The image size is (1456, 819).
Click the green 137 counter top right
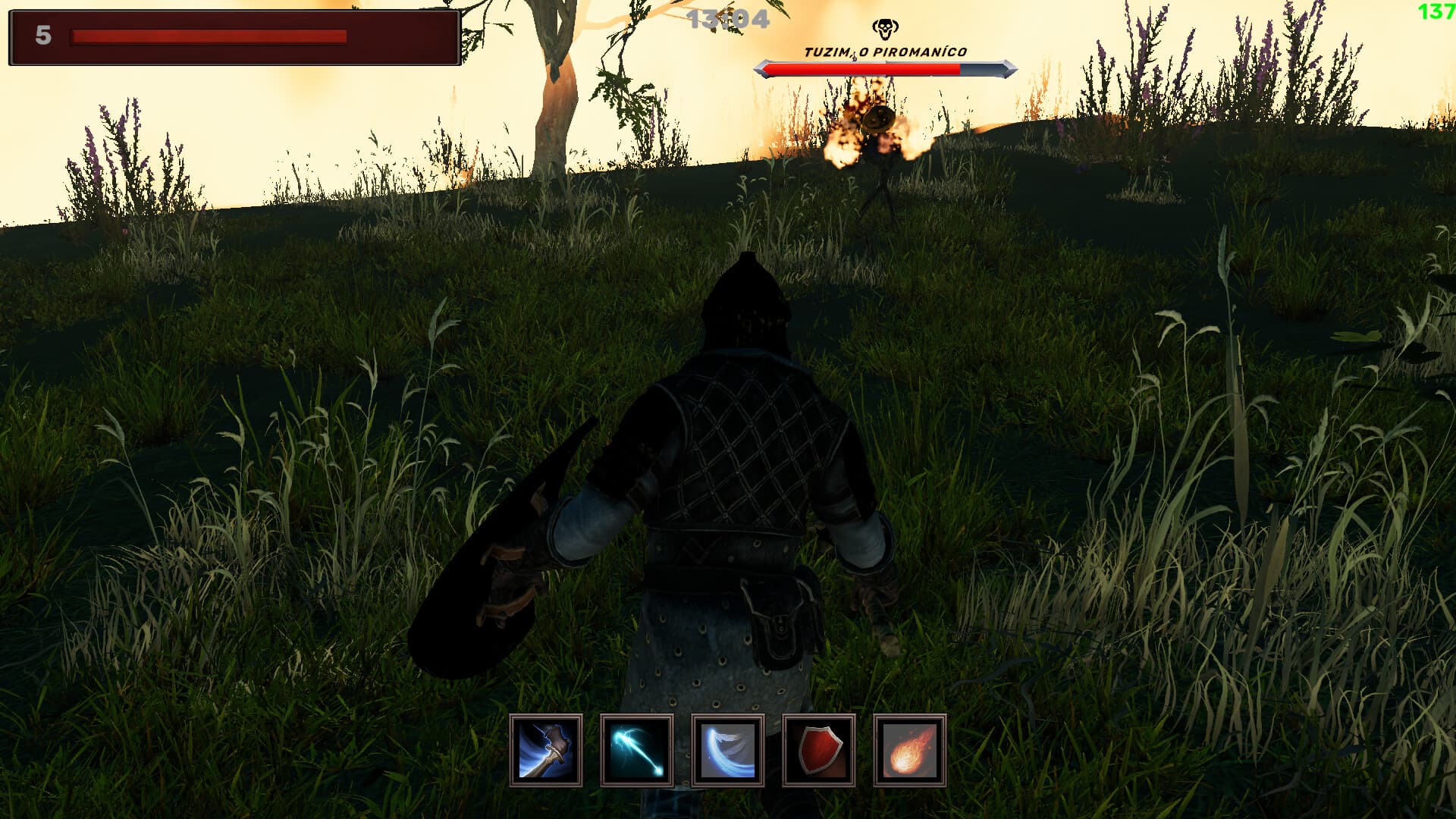coord(1437,11)
